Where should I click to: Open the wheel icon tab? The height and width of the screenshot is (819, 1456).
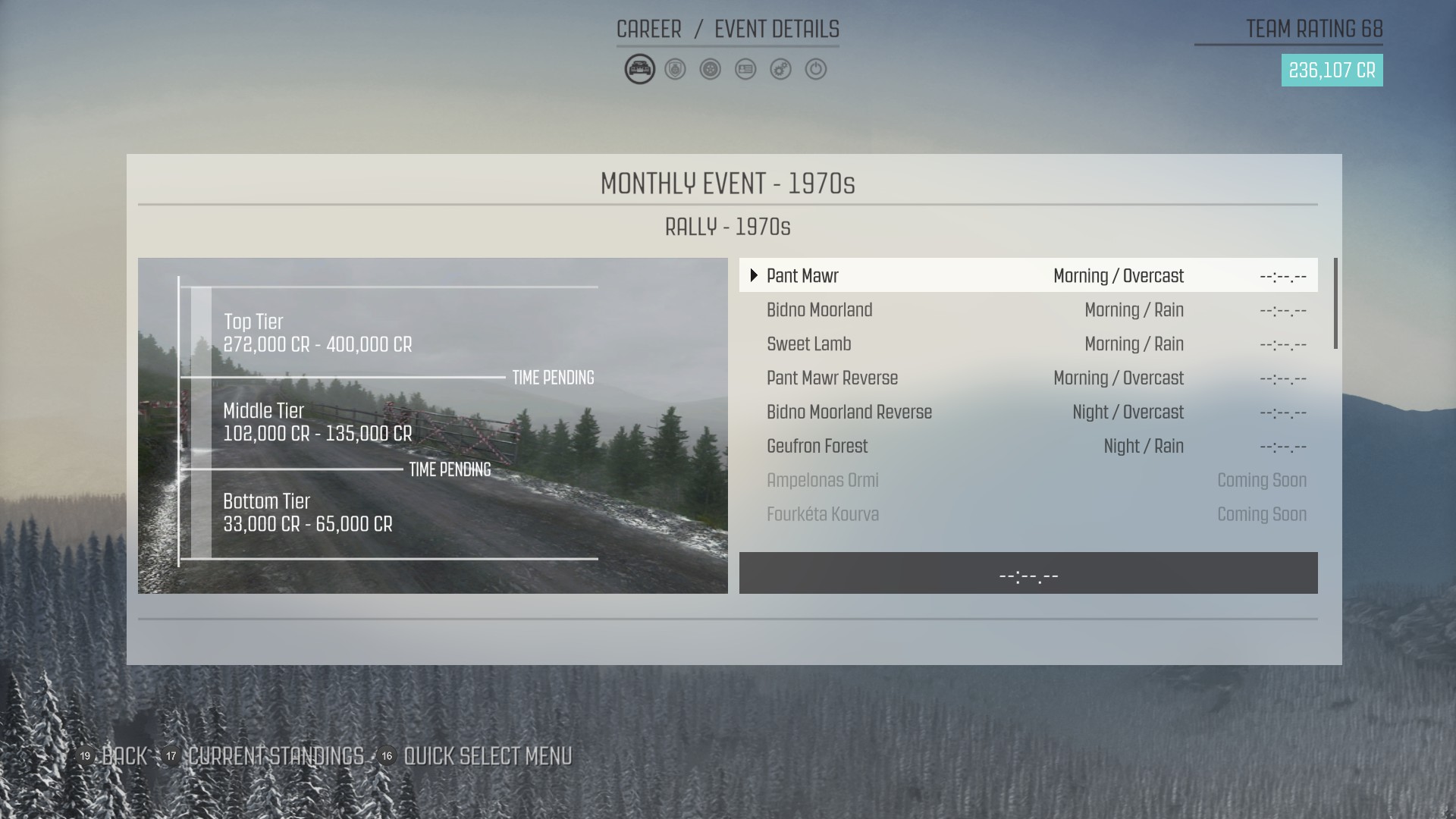pos(711,69)
